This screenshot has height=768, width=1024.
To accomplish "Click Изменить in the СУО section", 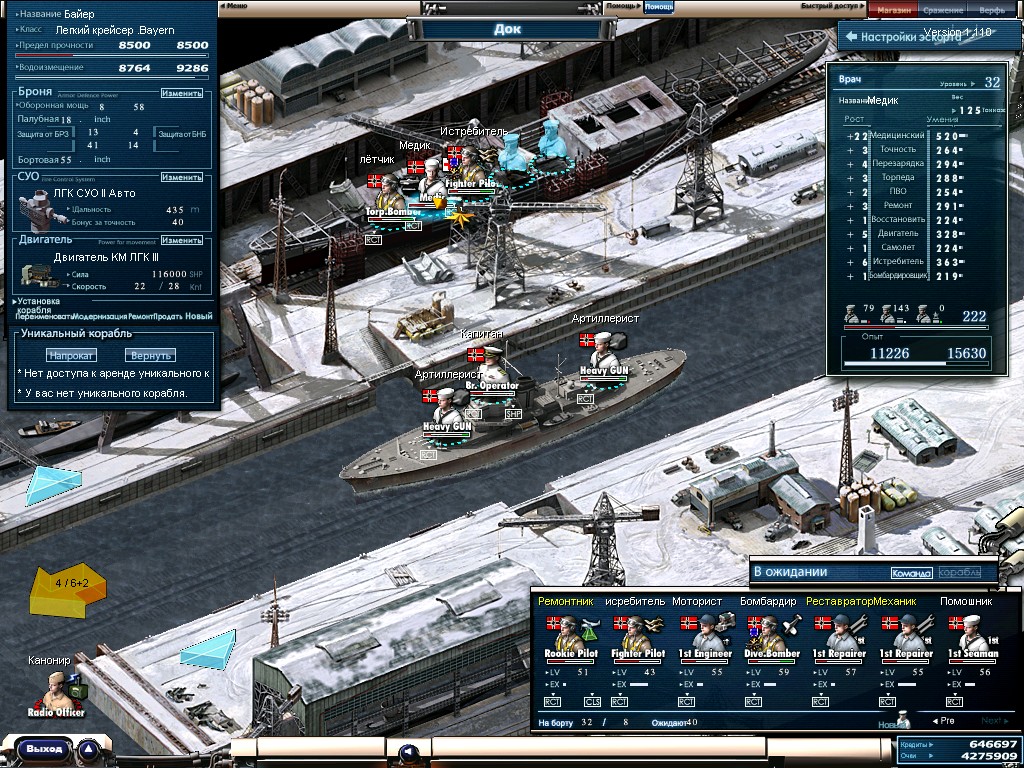I will coord(182,177).
